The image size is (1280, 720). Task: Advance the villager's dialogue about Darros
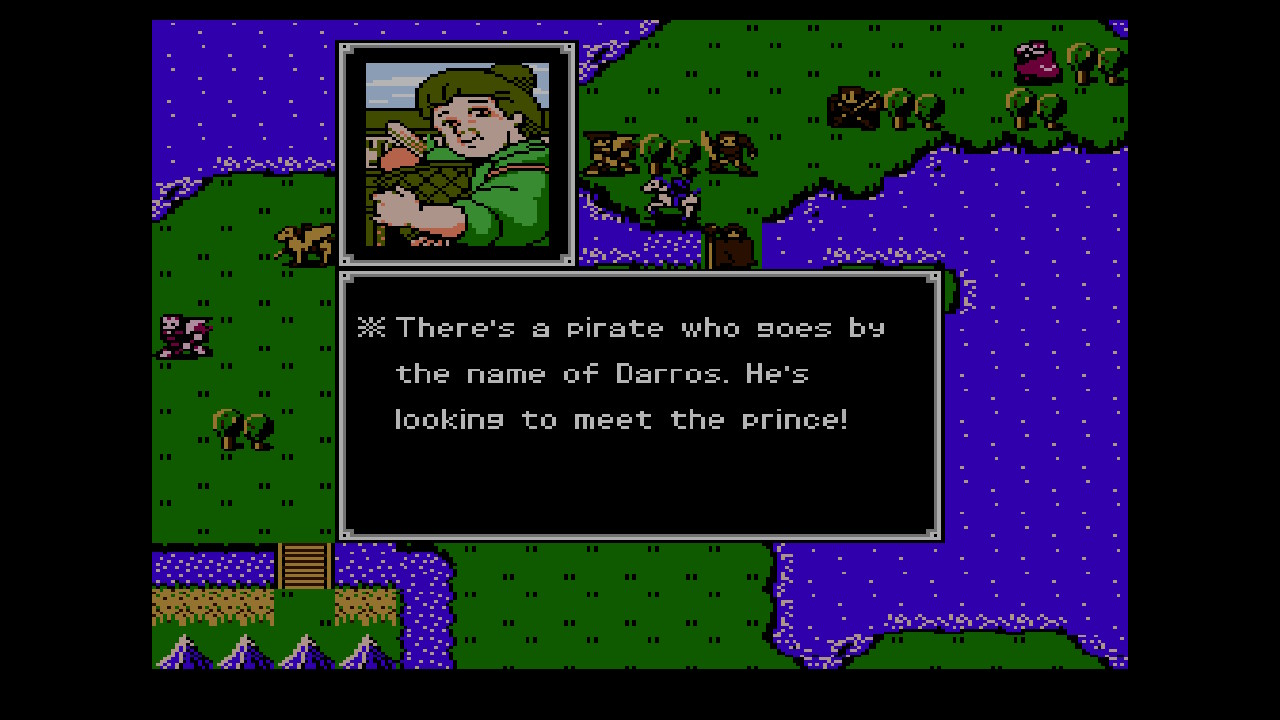[640, 405]
